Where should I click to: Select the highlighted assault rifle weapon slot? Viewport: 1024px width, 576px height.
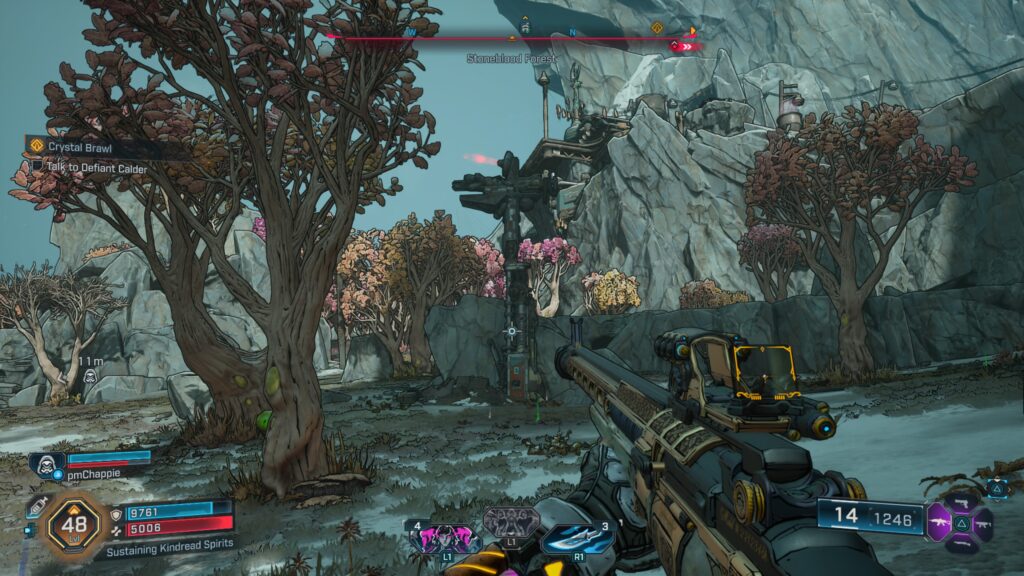pyautogui.click(x=941, y=521)
